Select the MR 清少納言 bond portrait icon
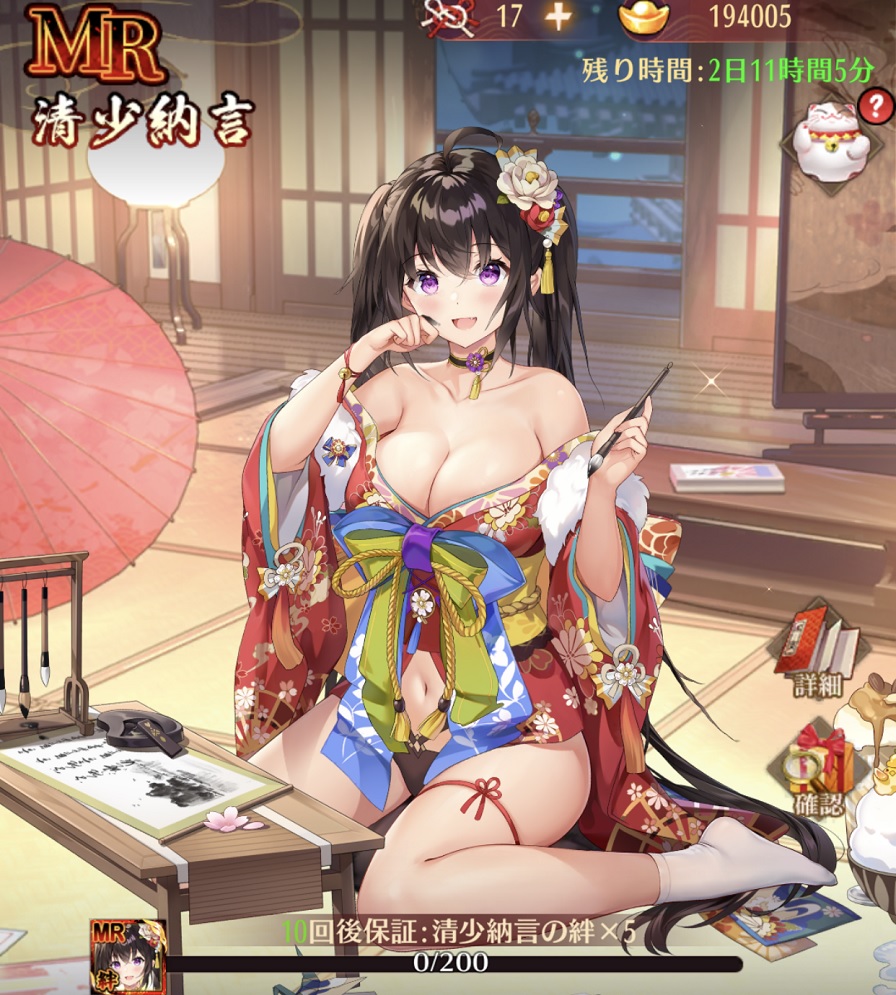The width and height of the screenshot is (896, 995). pos(129,955)
